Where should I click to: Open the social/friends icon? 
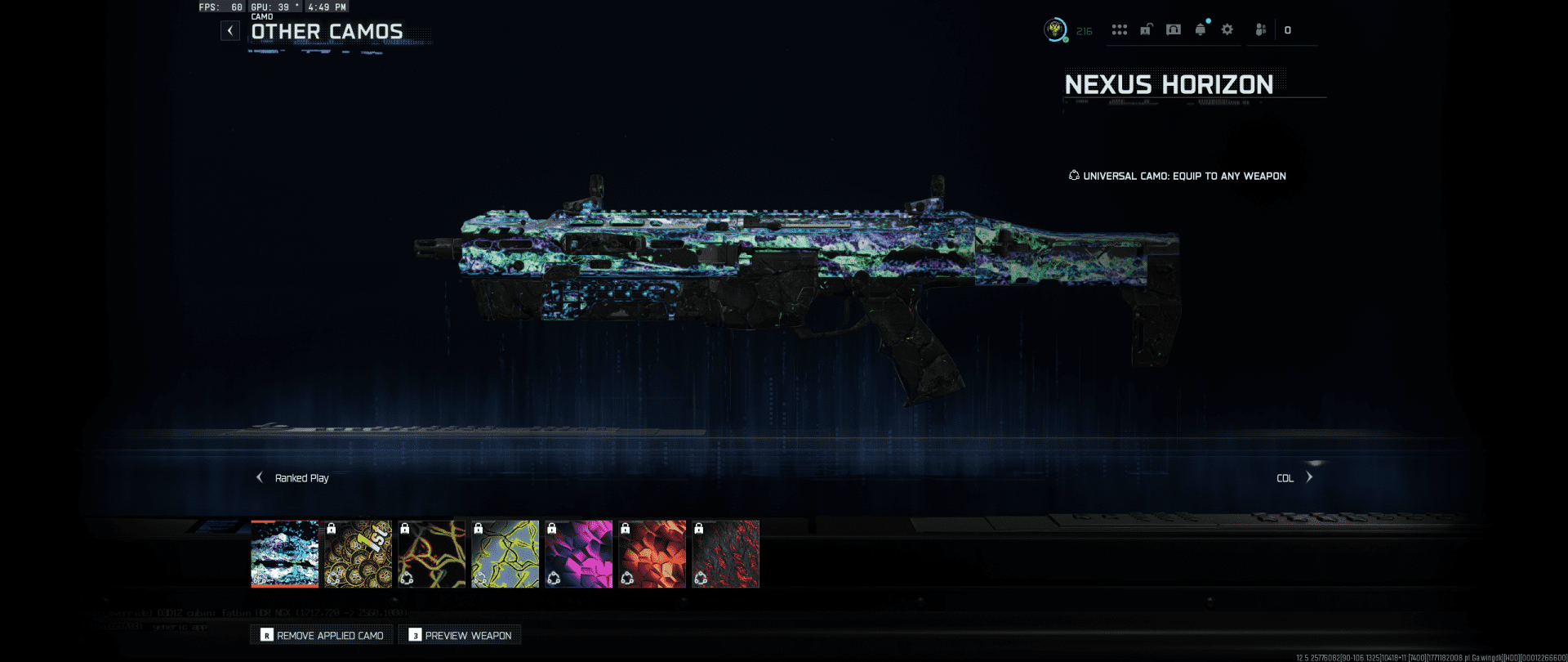click(1262, 30)
